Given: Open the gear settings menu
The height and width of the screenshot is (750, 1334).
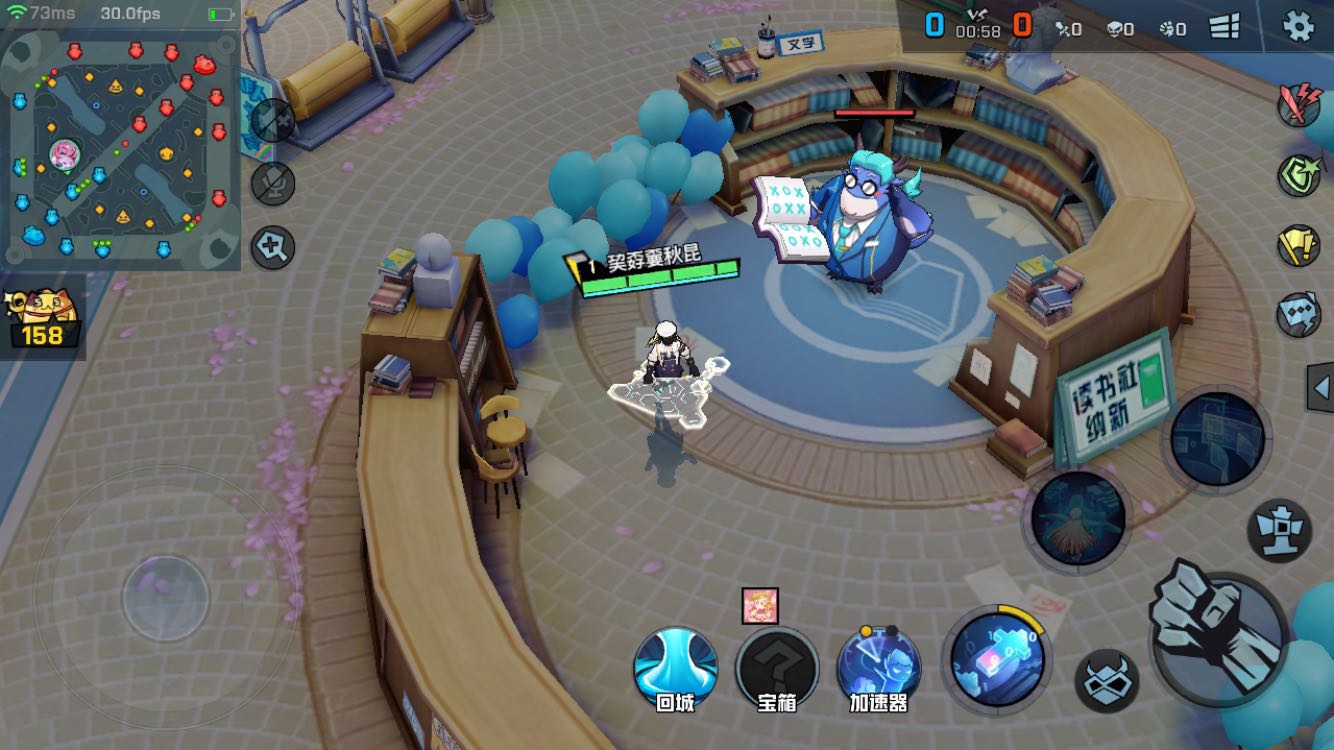Looking at the screenshot, I should click(1298, 26).
